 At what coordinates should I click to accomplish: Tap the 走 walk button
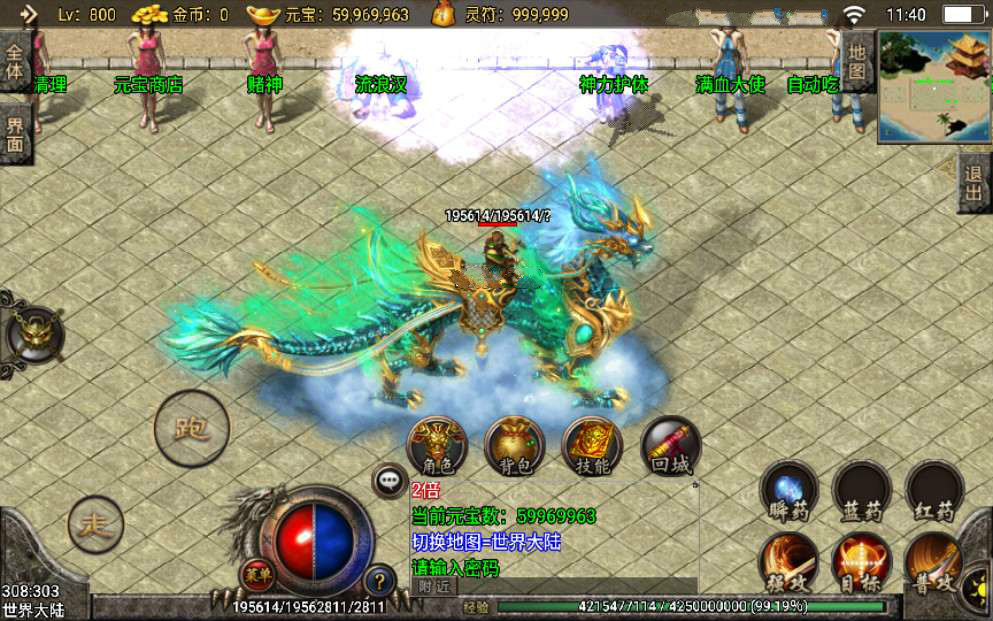[x=96, y=524]
